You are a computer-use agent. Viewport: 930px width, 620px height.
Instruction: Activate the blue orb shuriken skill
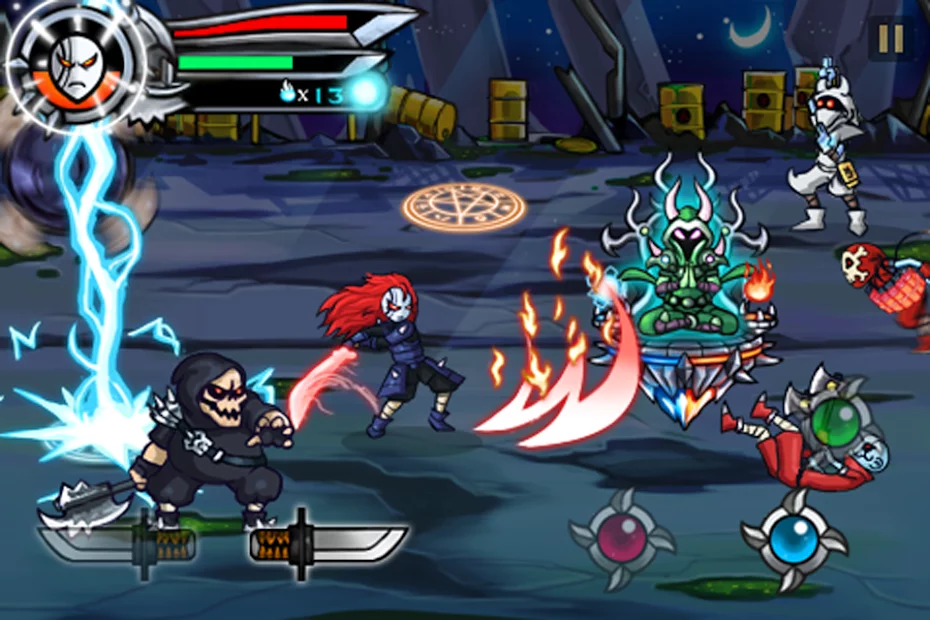pyautogui.click(x=794, y=540)
